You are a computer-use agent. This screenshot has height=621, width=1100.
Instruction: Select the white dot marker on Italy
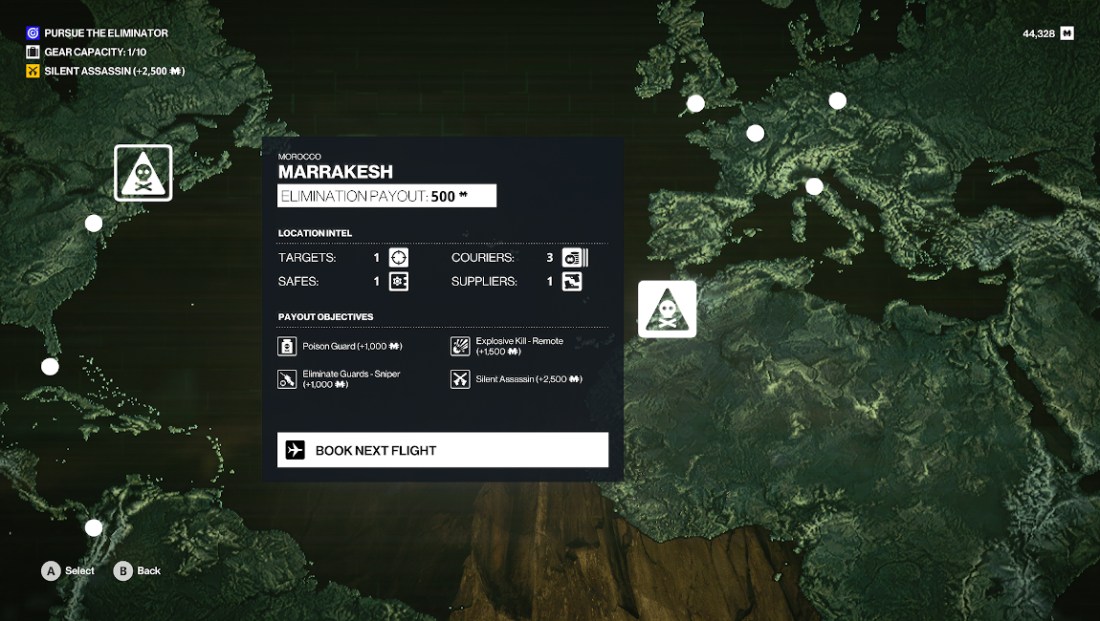click(x=814, y=186)
